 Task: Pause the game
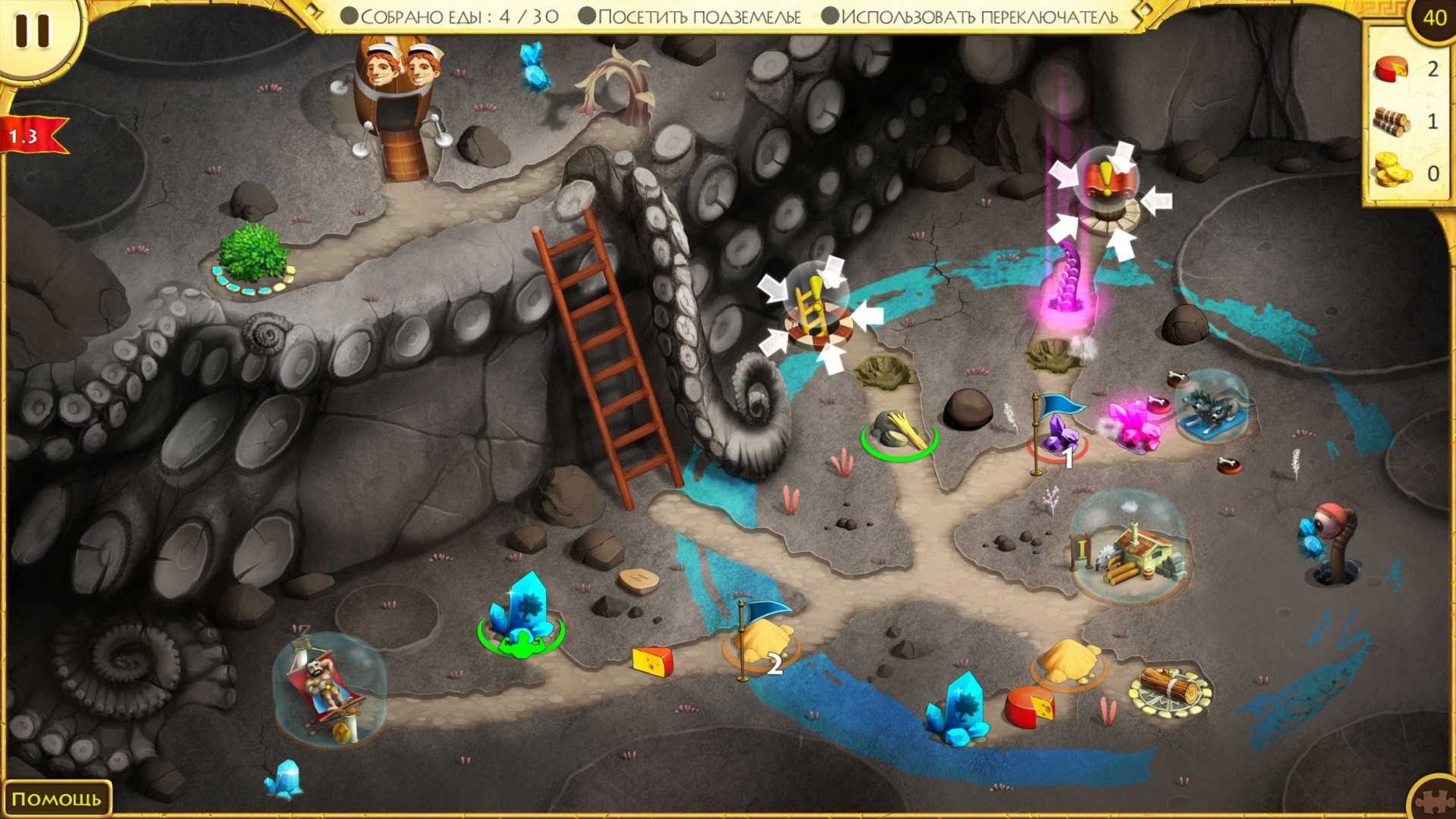click(x=32, y=32)
